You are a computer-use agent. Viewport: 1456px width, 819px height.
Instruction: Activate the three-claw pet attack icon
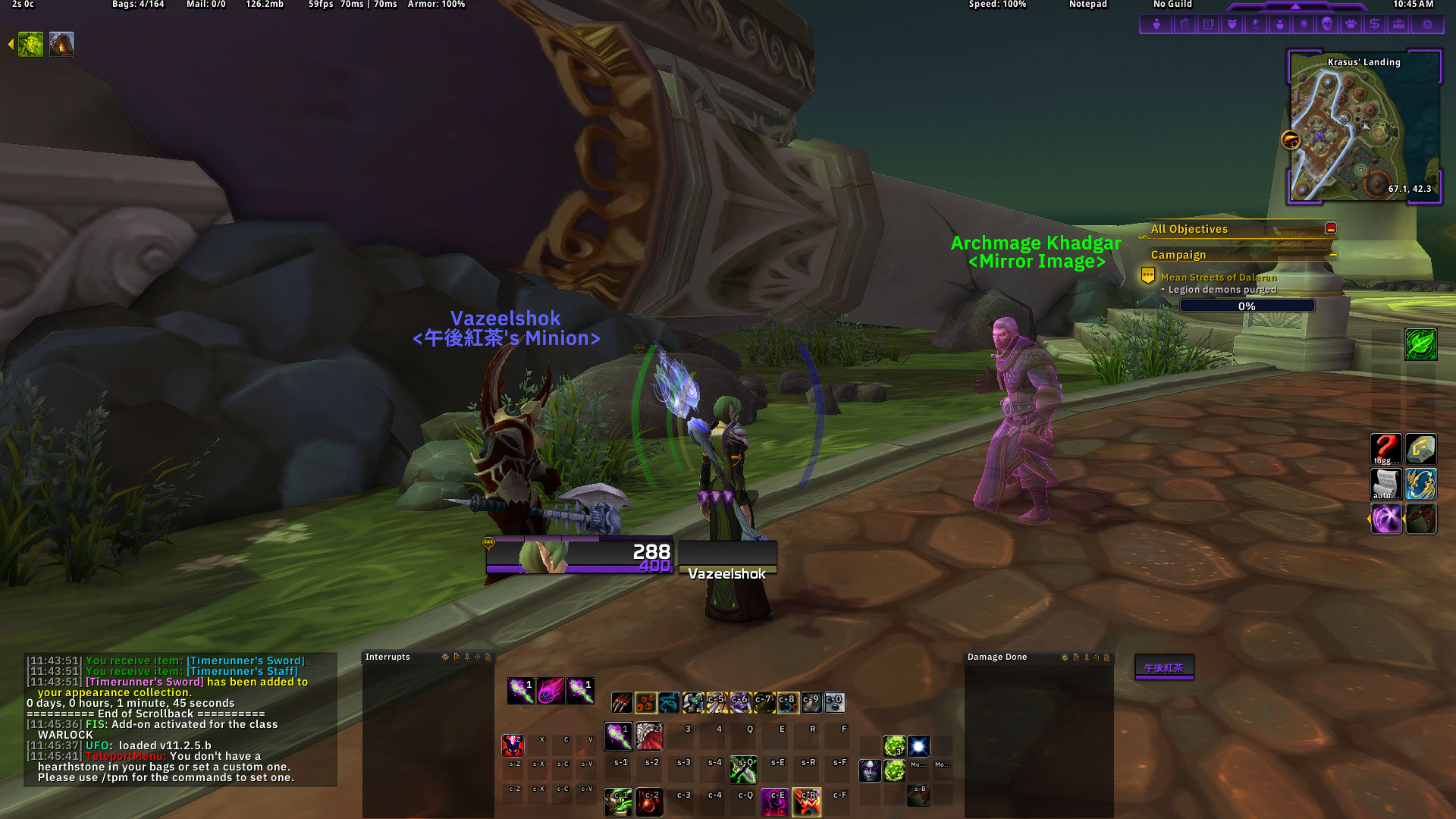pyautogui.click(x=622, y=703)
